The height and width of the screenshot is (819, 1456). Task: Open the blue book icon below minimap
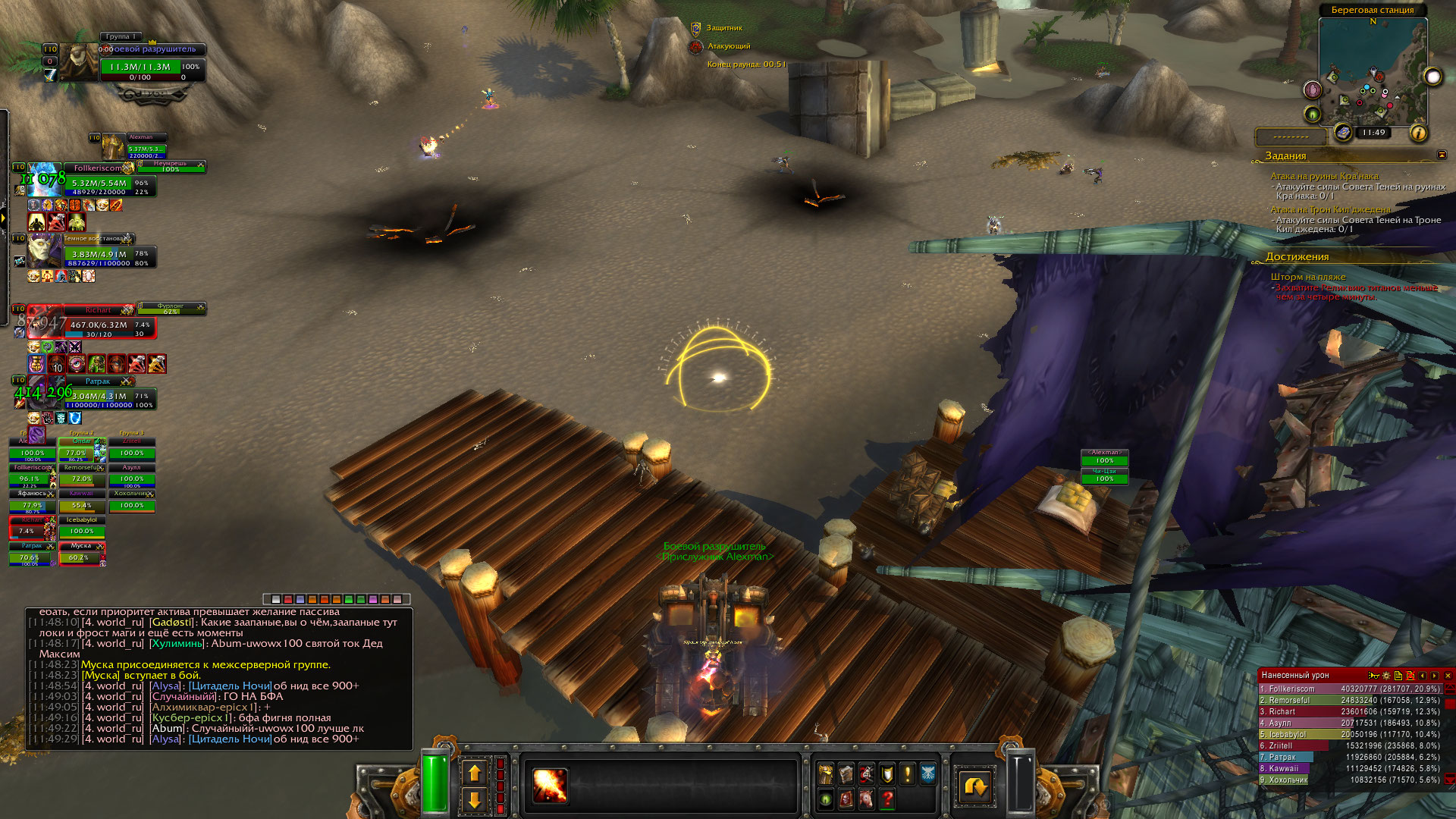click(1343, 133)
